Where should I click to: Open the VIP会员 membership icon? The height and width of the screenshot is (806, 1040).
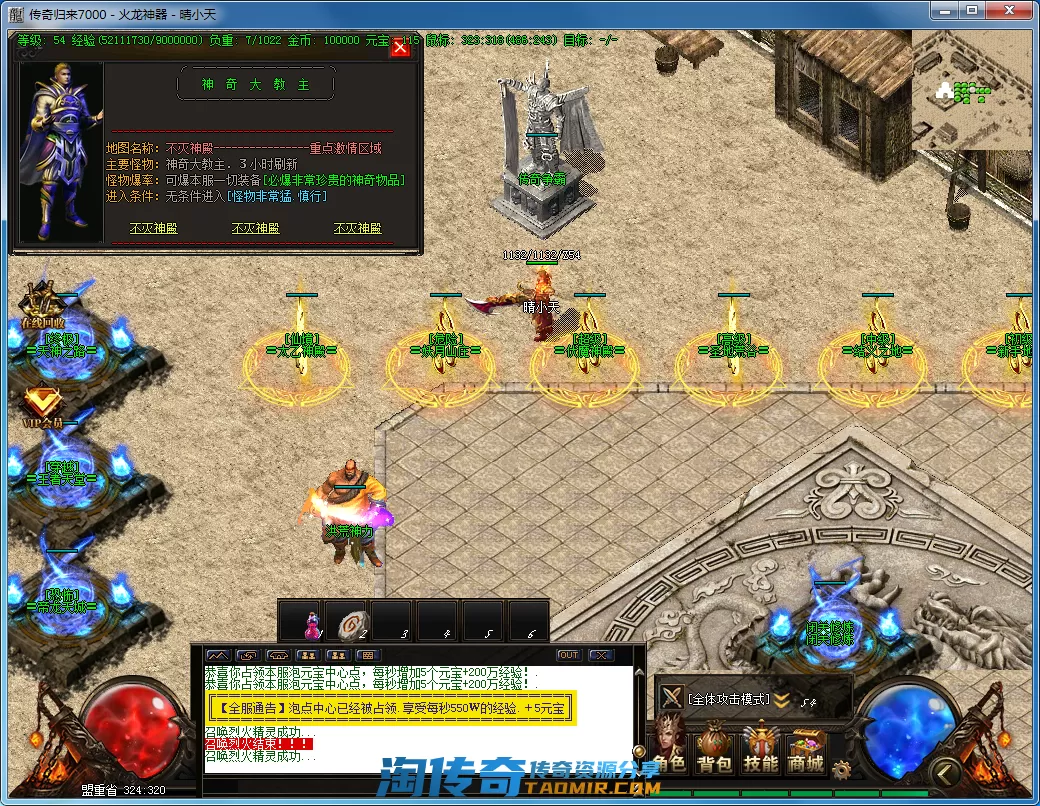click(x=42, y=407)
